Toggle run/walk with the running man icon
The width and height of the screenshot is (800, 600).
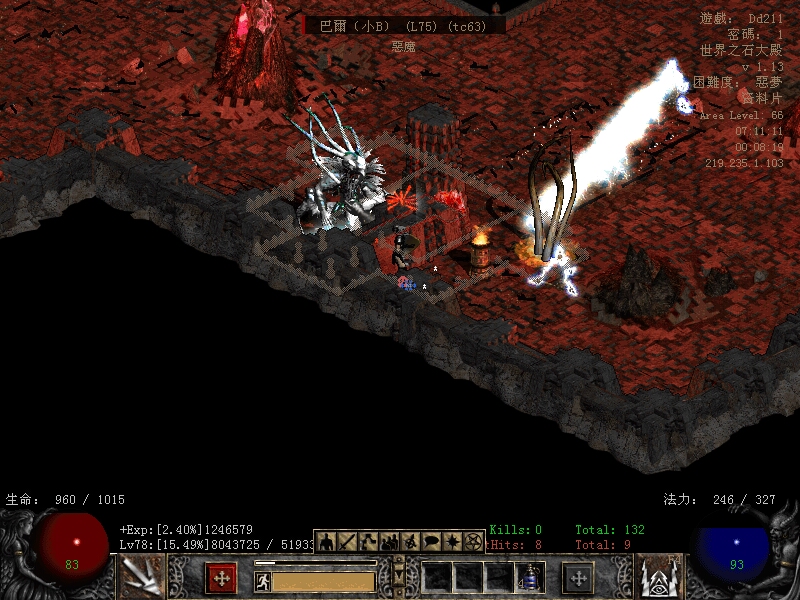[x=263, y=581]
